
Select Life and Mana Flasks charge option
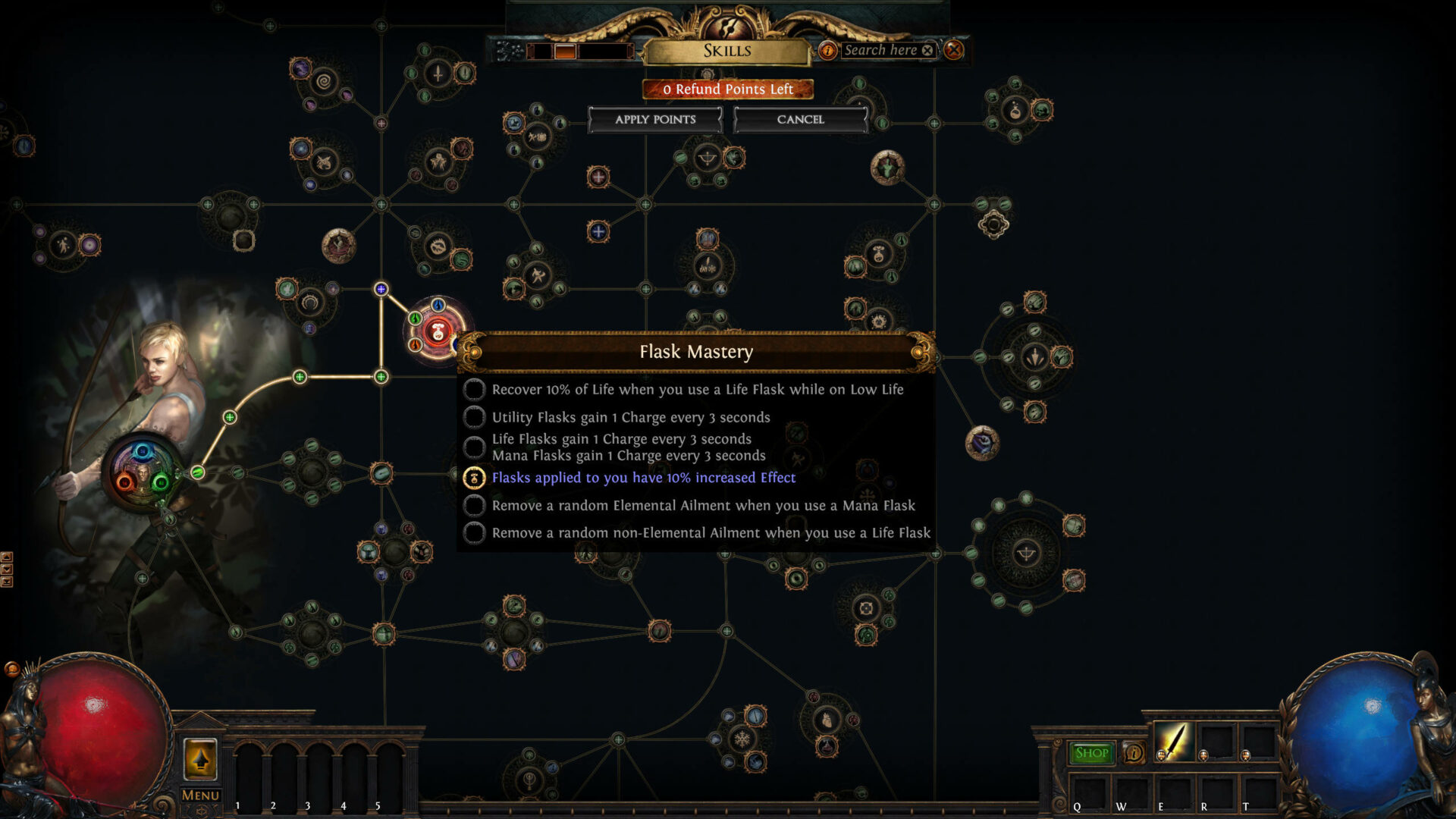point(474,447)
